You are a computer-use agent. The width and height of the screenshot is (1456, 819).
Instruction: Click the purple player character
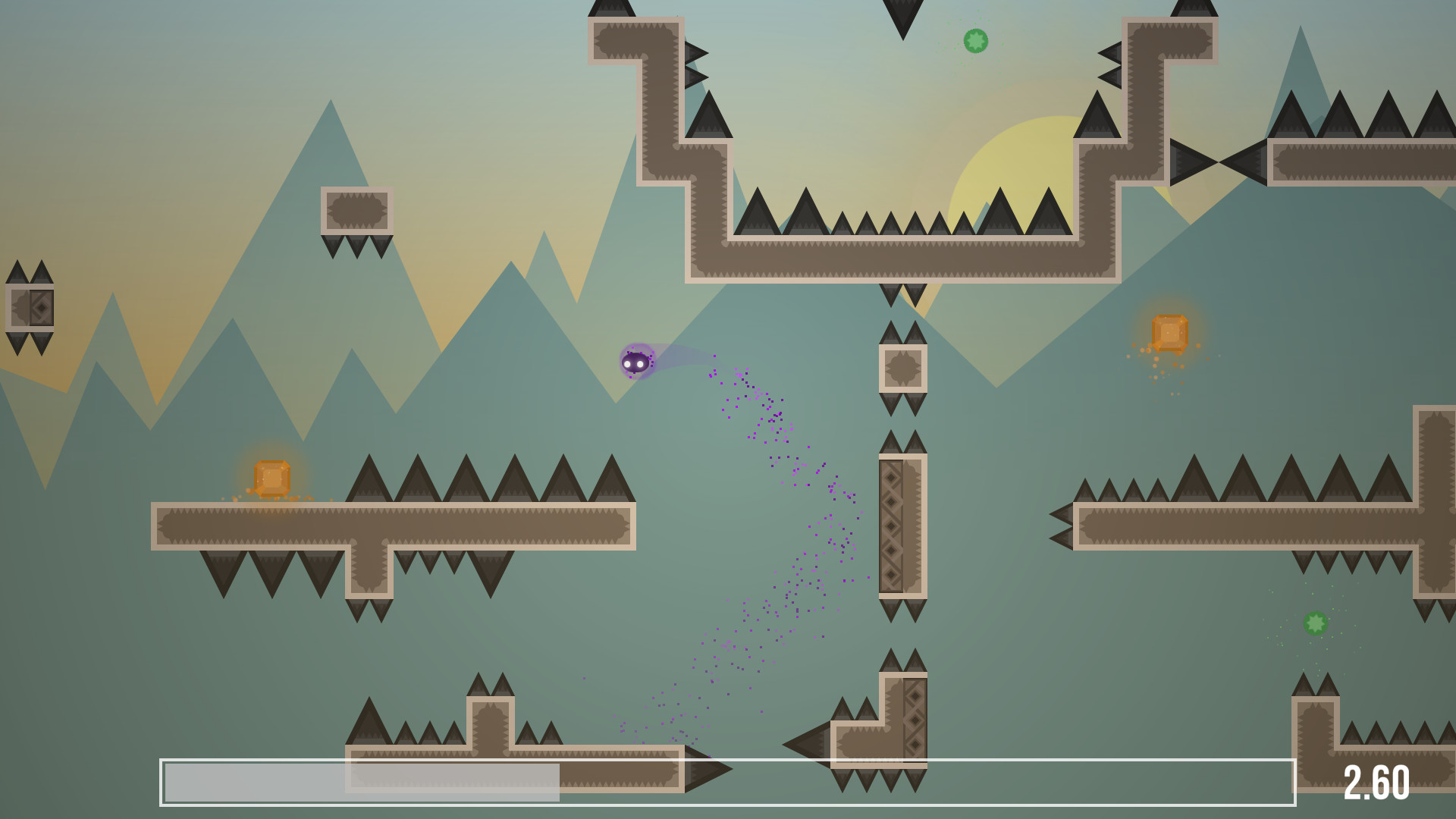tap(637, 362)
